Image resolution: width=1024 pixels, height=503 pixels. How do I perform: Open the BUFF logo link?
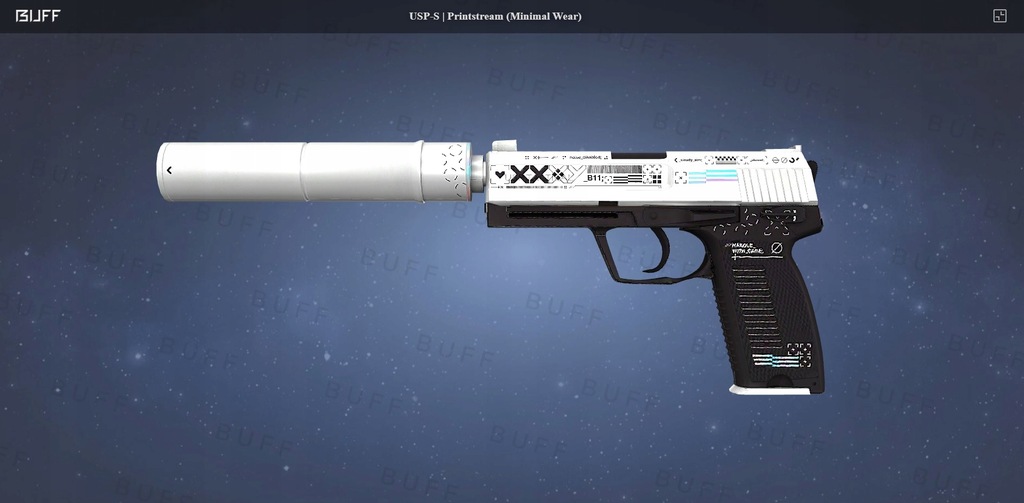36,16
